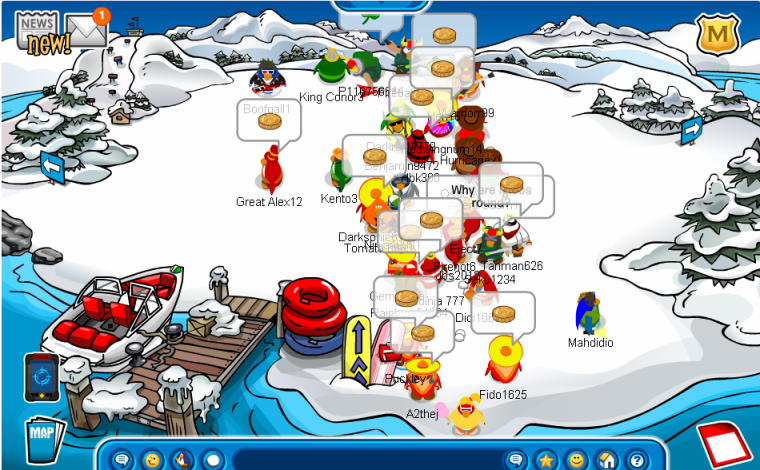The width and height of the screenshot is (760, 470).
Task: Go to your igloo home button
Action: point(606,460)
